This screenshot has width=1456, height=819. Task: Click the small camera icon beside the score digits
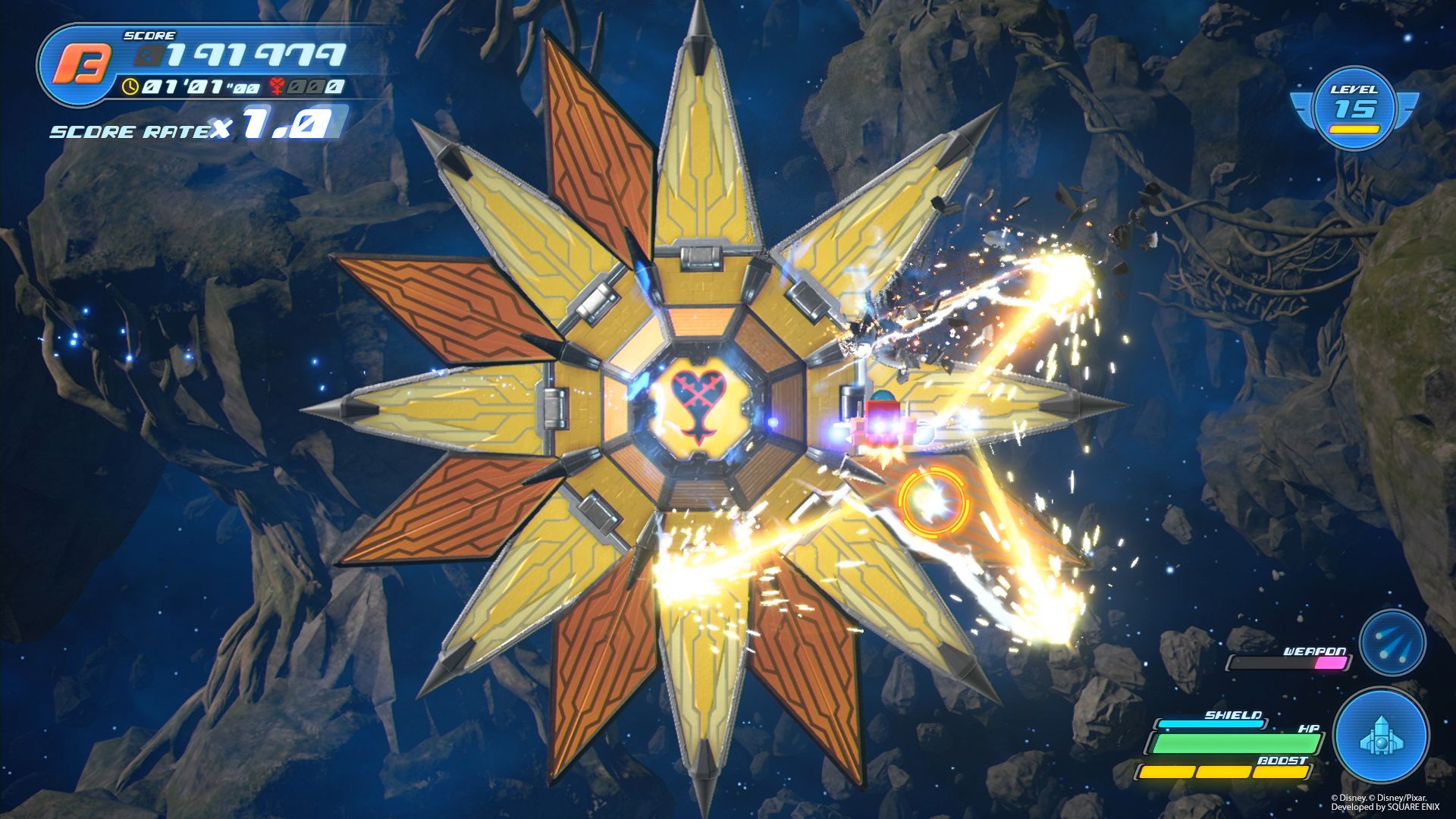(x=145, y=55)
